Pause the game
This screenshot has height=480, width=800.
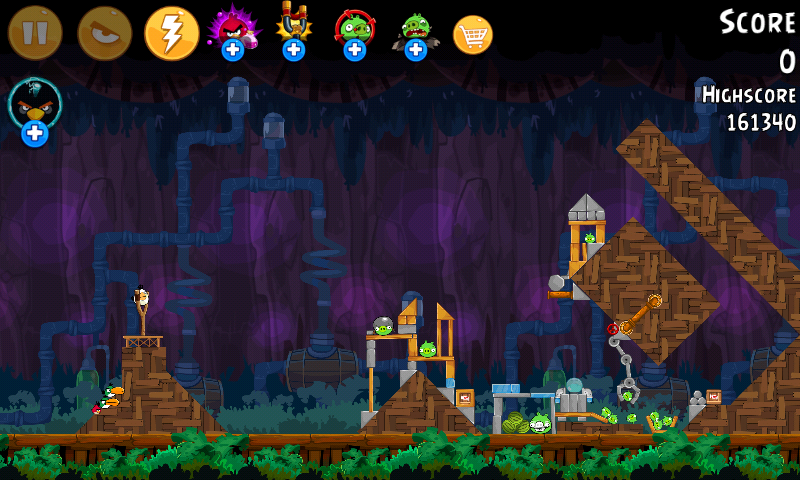point(35,33)
